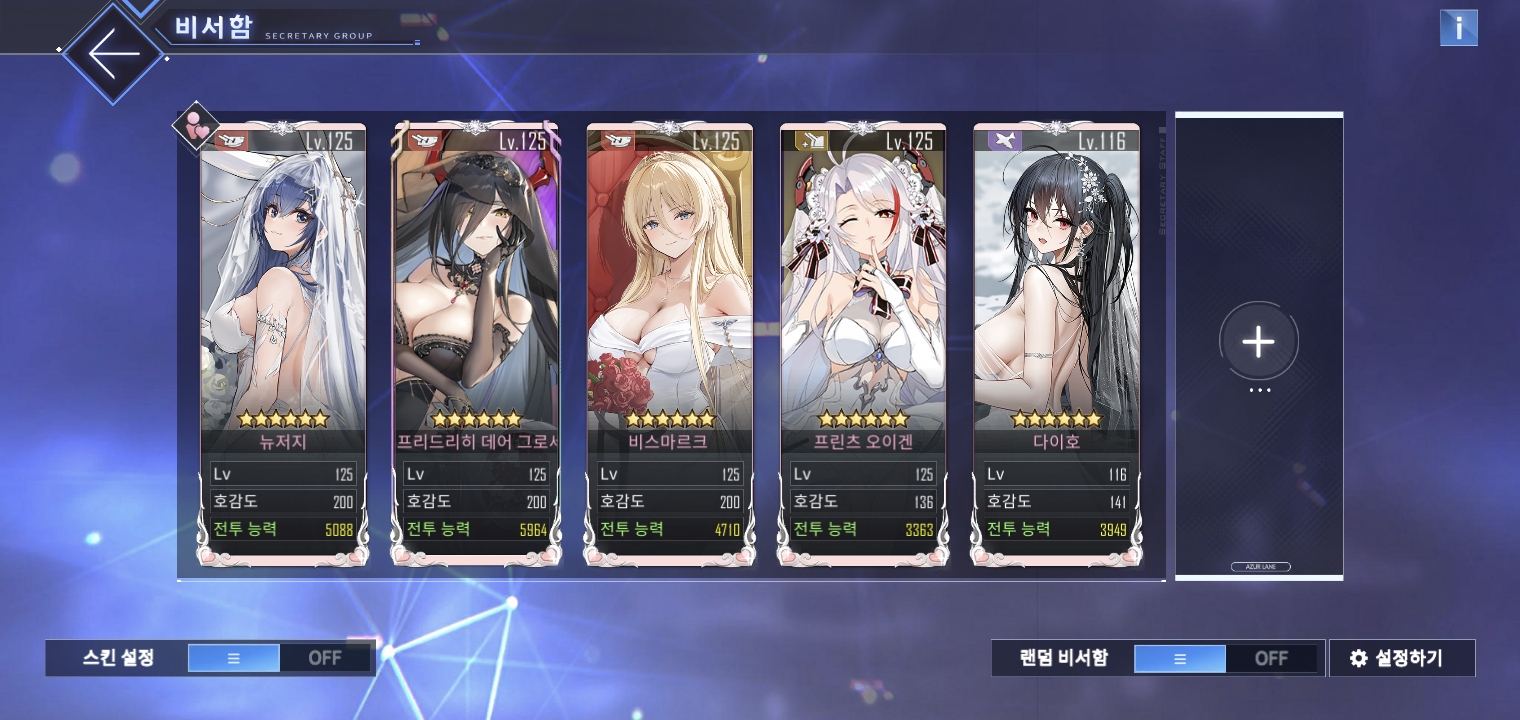Toggle the 스킨 설정 switch

(x=279, y=658)
